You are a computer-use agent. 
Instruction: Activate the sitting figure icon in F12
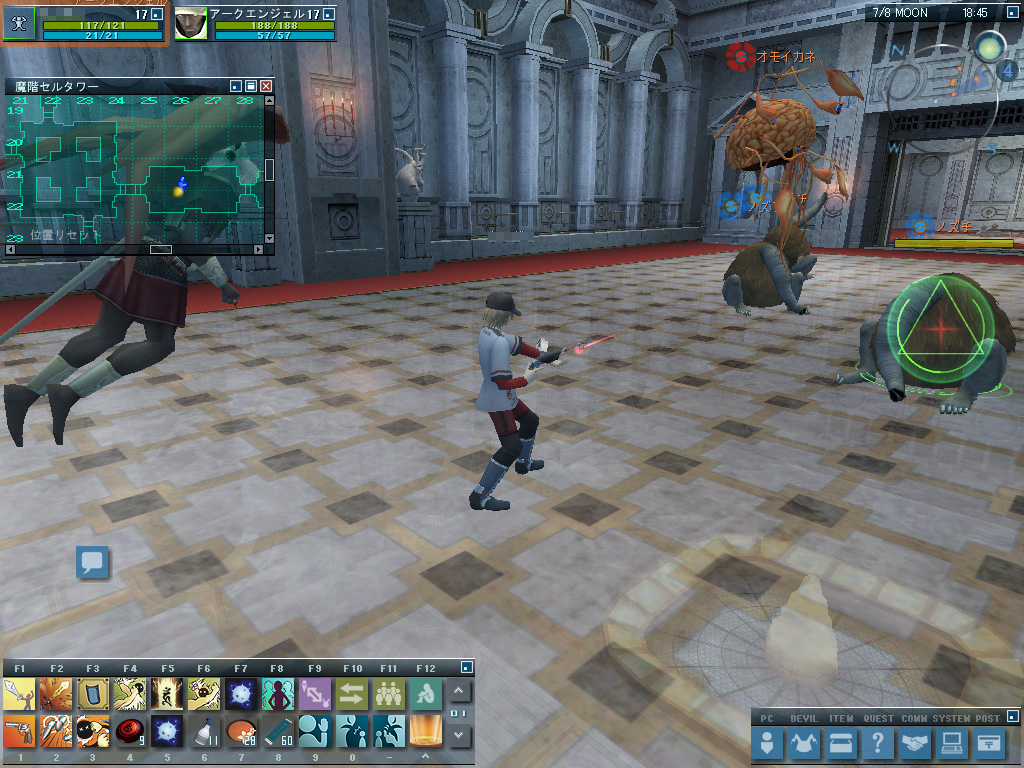426,693
